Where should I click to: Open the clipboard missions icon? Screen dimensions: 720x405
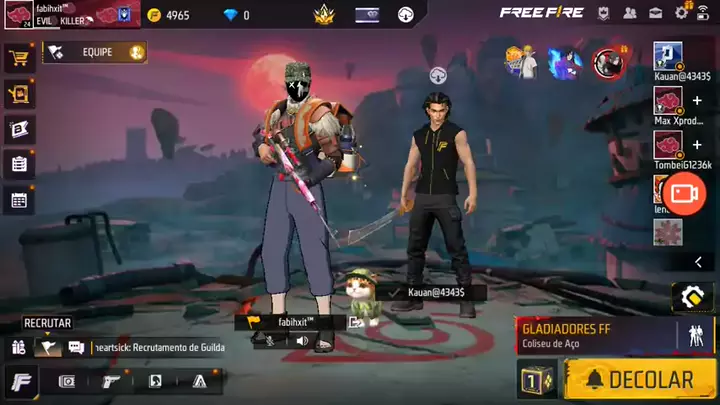coord(18,164)
